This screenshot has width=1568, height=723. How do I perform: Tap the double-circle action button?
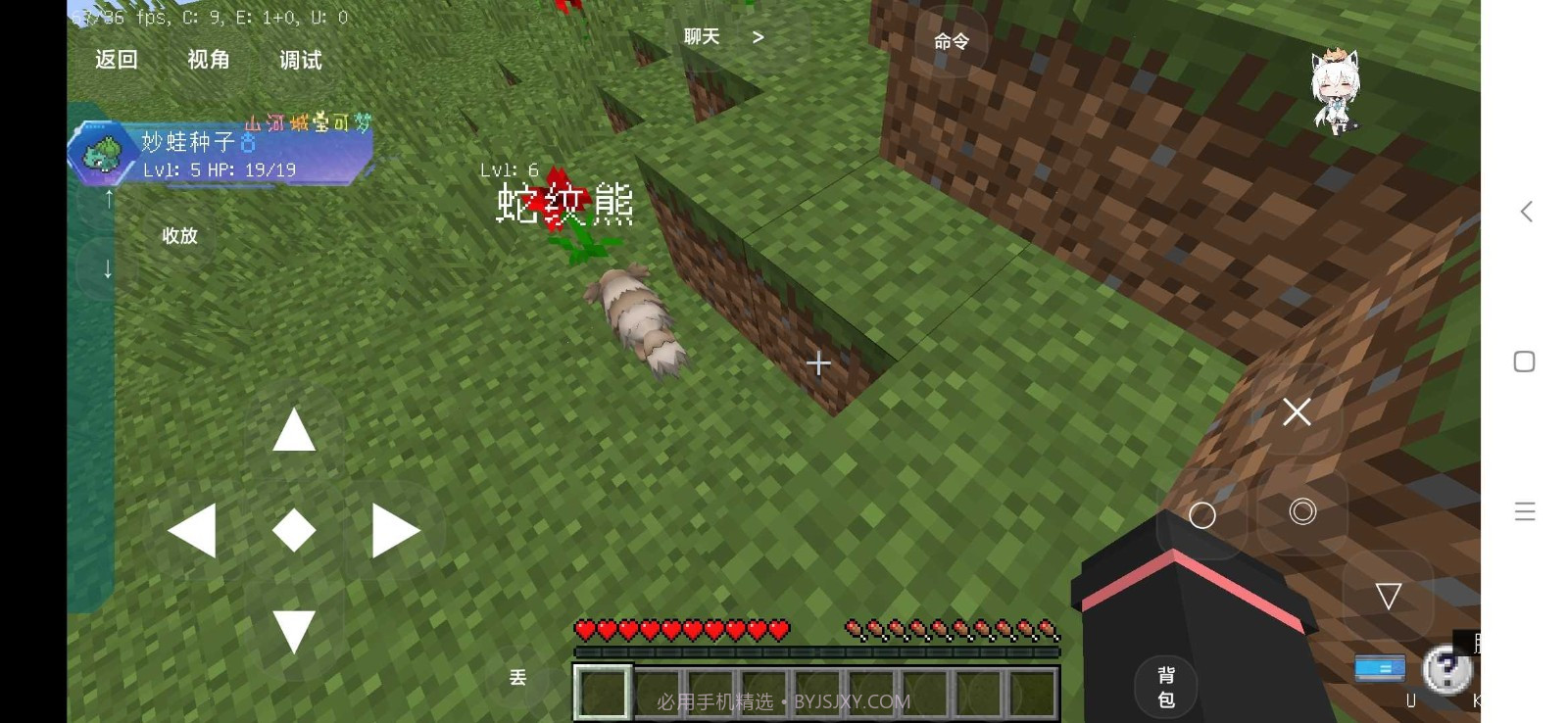[1302, 511]
